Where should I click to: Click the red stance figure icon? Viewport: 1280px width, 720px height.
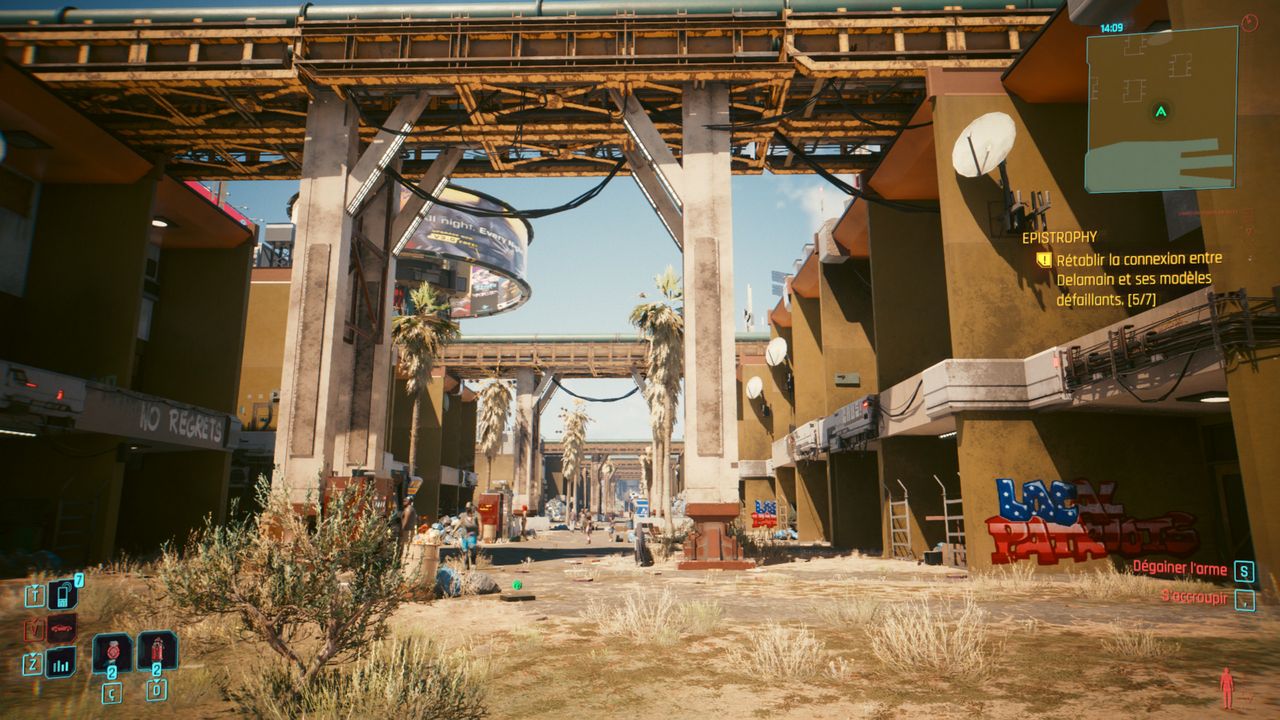pos(1226,688)
